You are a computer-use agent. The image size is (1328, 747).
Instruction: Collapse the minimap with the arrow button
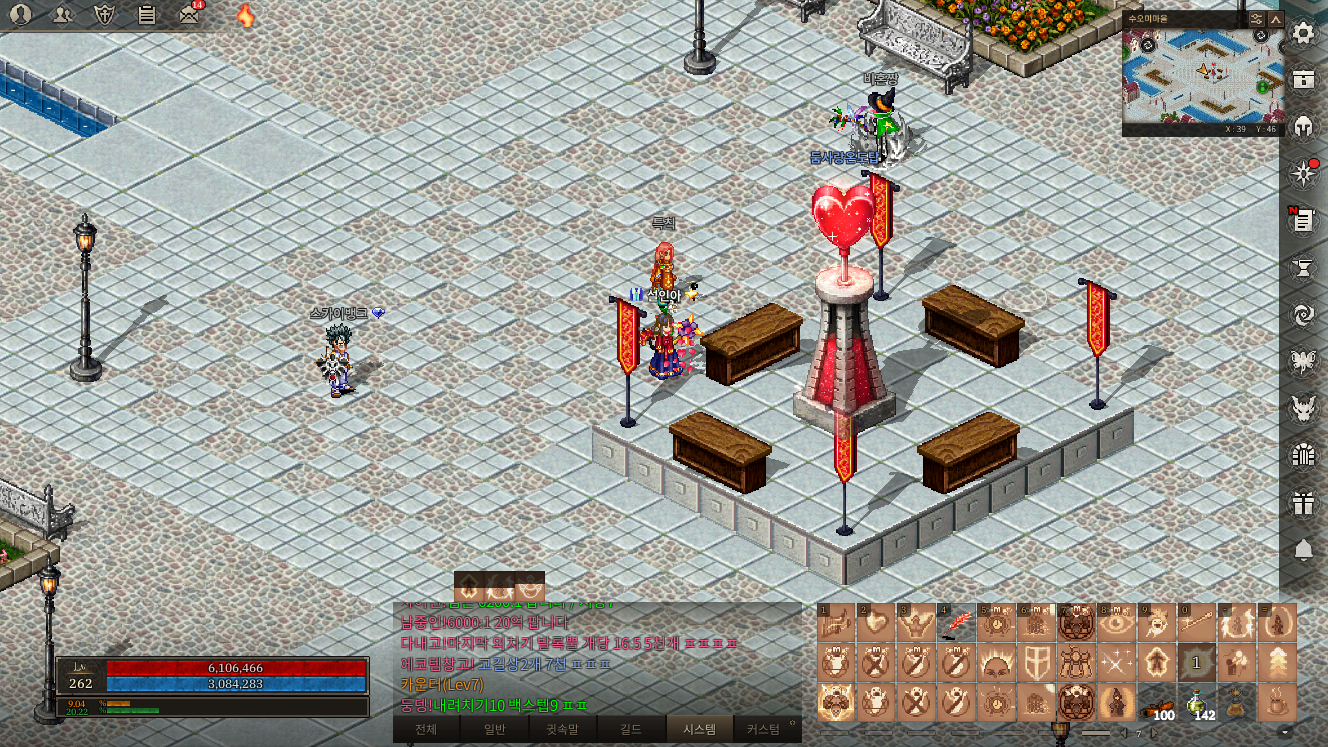[1276, 19]
